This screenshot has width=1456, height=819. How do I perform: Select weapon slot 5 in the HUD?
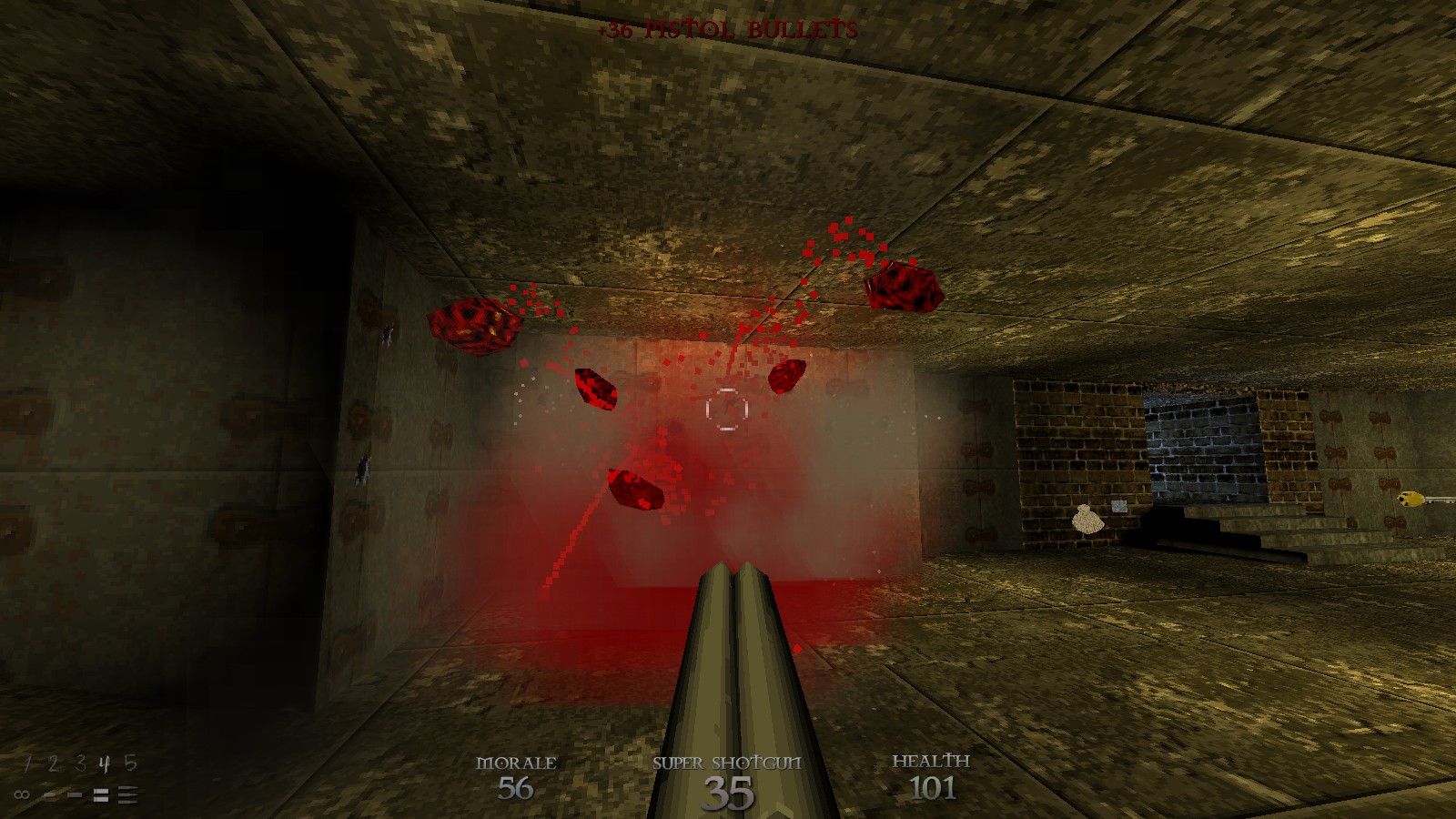131,763
